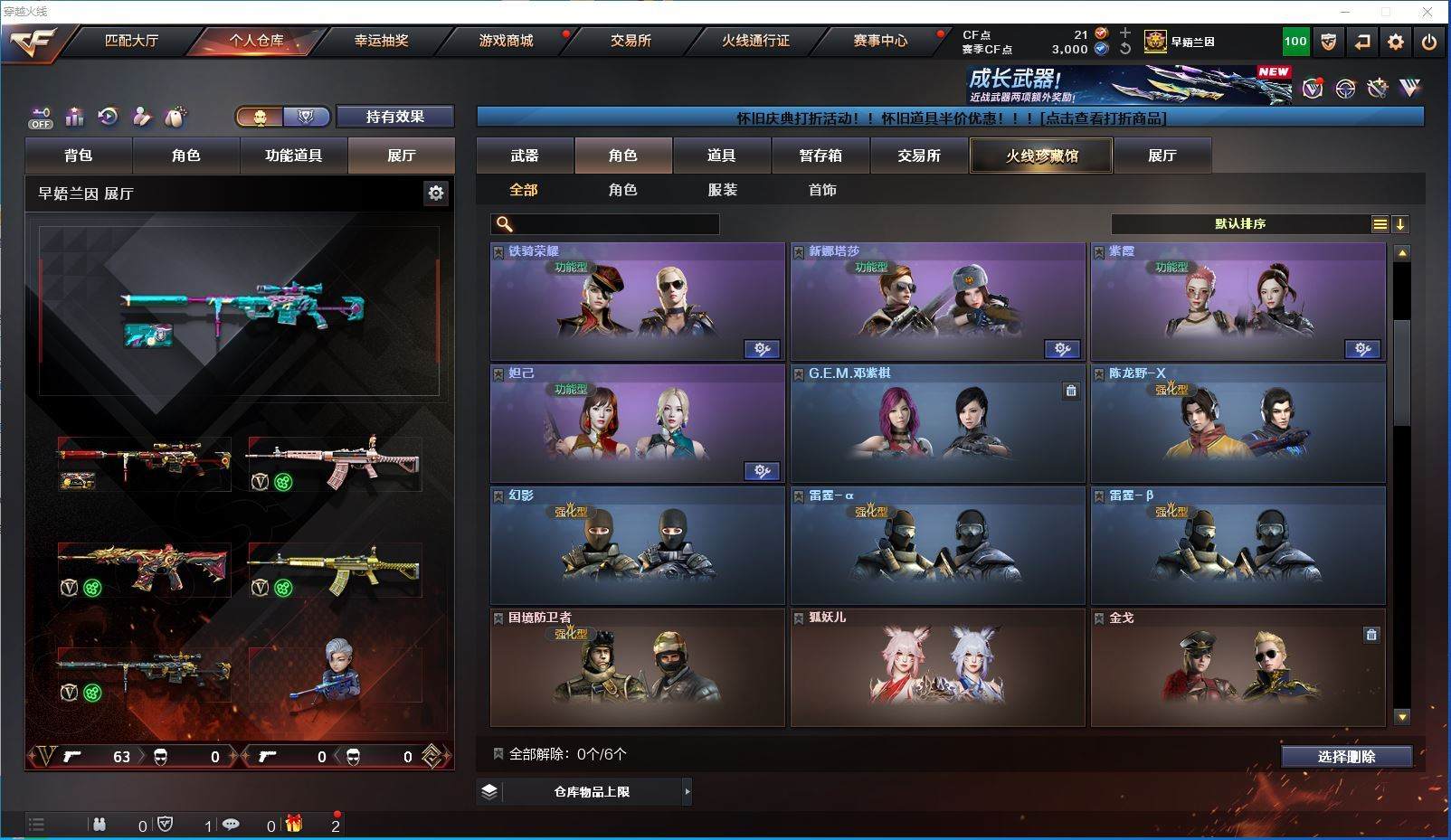This screenshot has width=1451, height=840.
Task: Filter the list by 首饰
Action: pyautogui.click(x=821, y=190)
